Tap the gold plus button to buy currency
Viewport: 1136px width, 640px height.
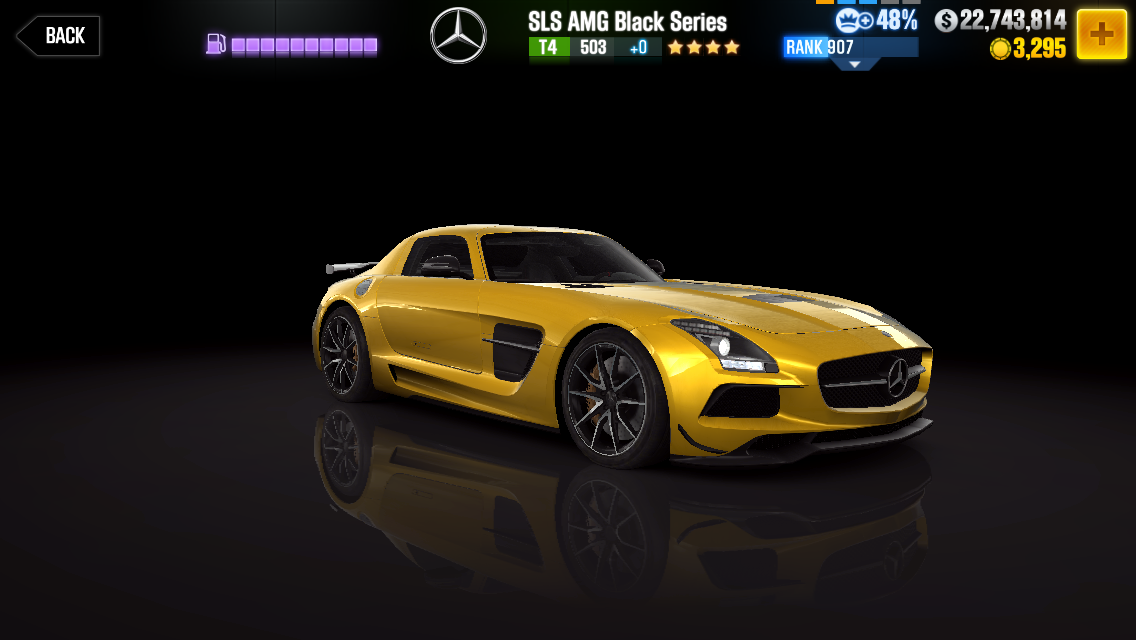click(1101, 34)
